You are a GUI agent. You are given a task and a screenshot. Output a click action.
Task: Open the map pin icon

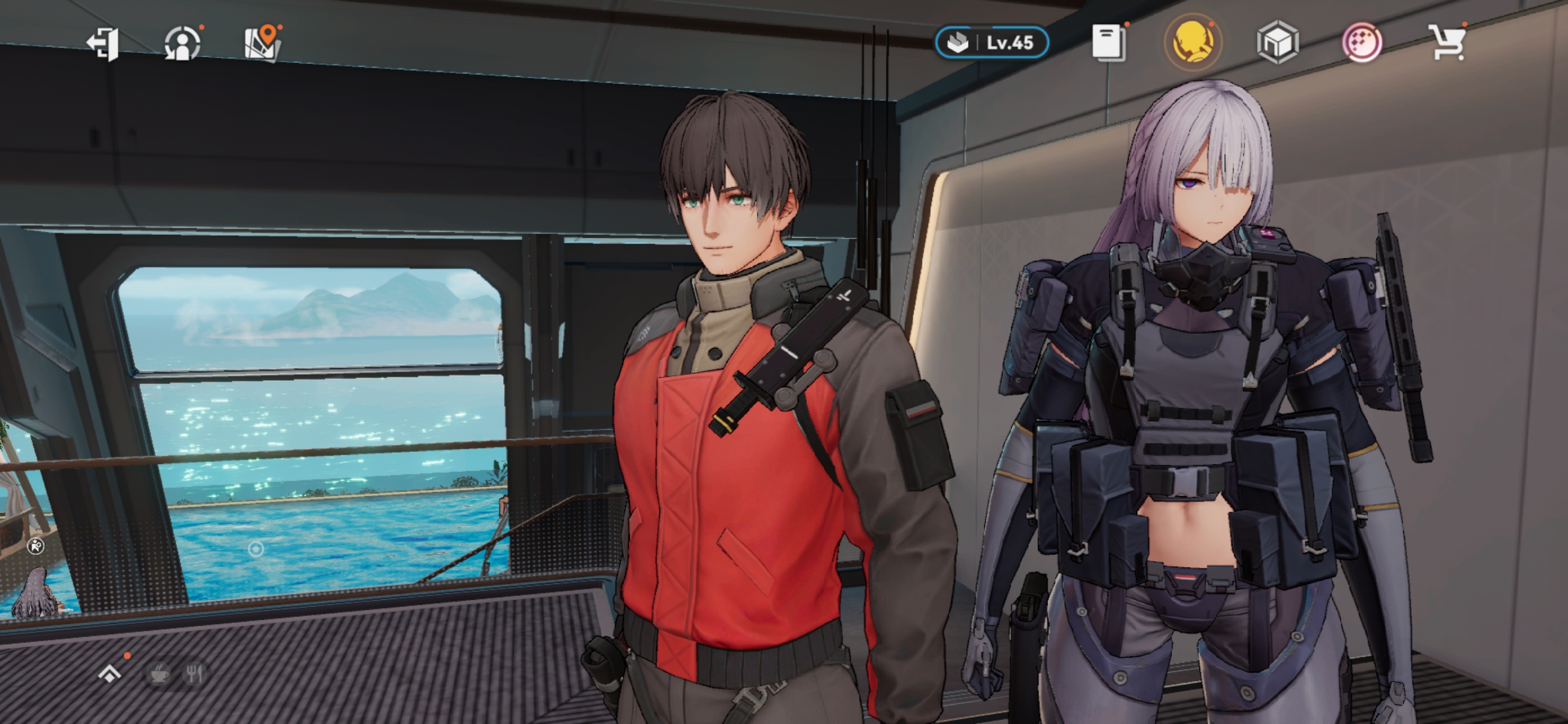(263, 44)
